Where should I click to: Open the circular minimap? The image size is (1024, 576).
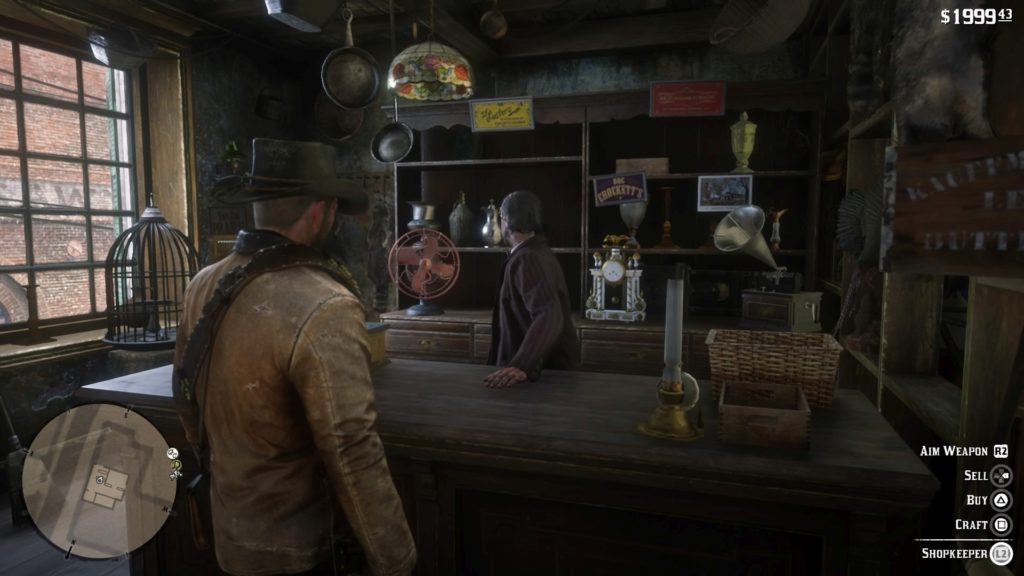pyautogui.click(x=96, y=479)
